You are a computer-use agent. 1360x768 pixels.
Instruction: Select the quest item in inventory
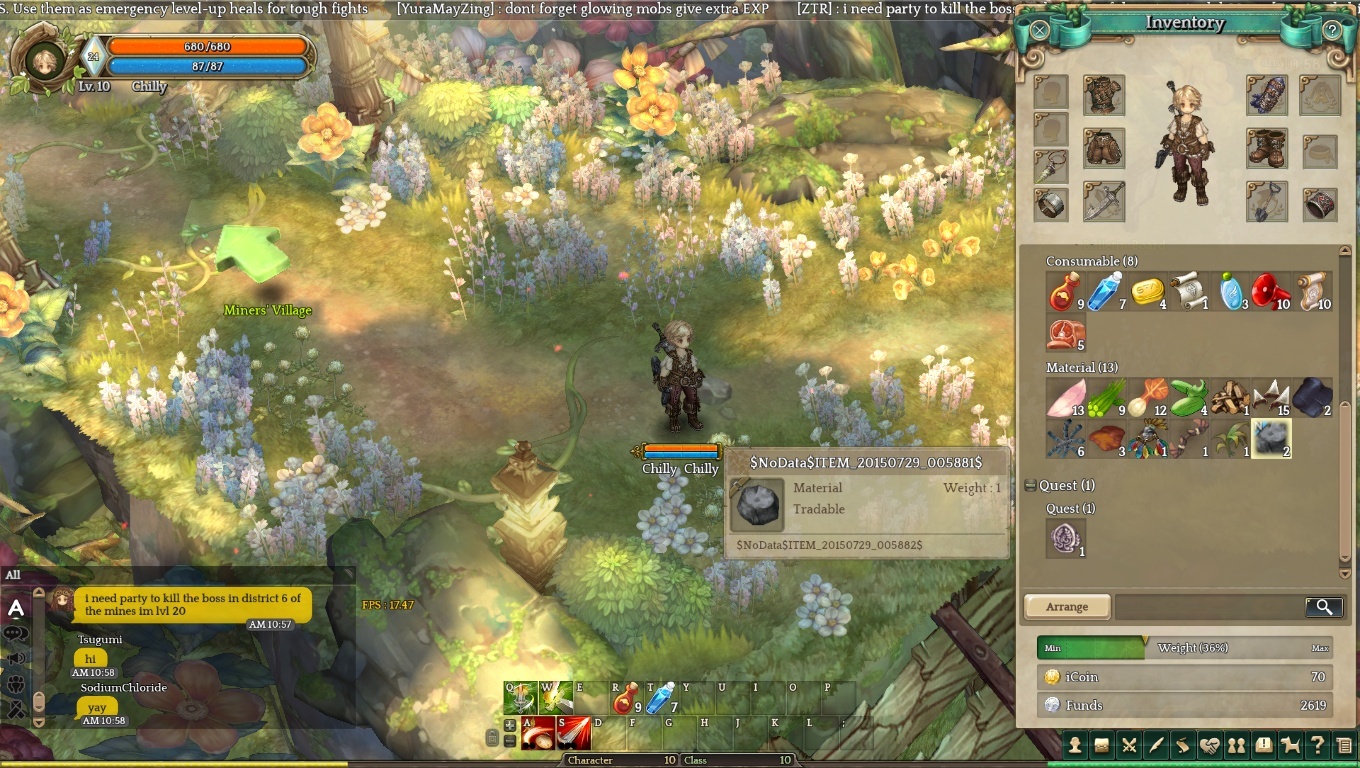pos(1066,538)
